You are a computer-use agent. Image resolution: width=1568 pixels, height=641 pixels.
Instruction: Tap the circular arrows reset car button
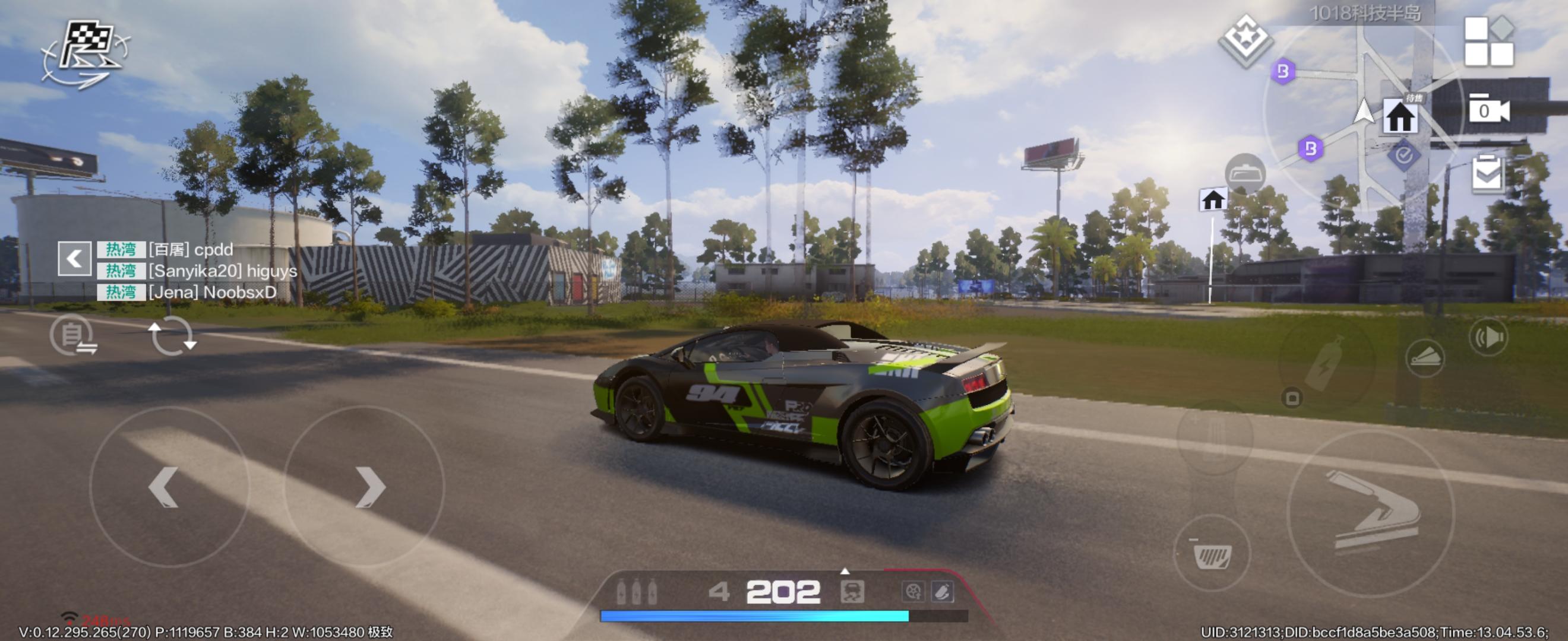[172, 336]
